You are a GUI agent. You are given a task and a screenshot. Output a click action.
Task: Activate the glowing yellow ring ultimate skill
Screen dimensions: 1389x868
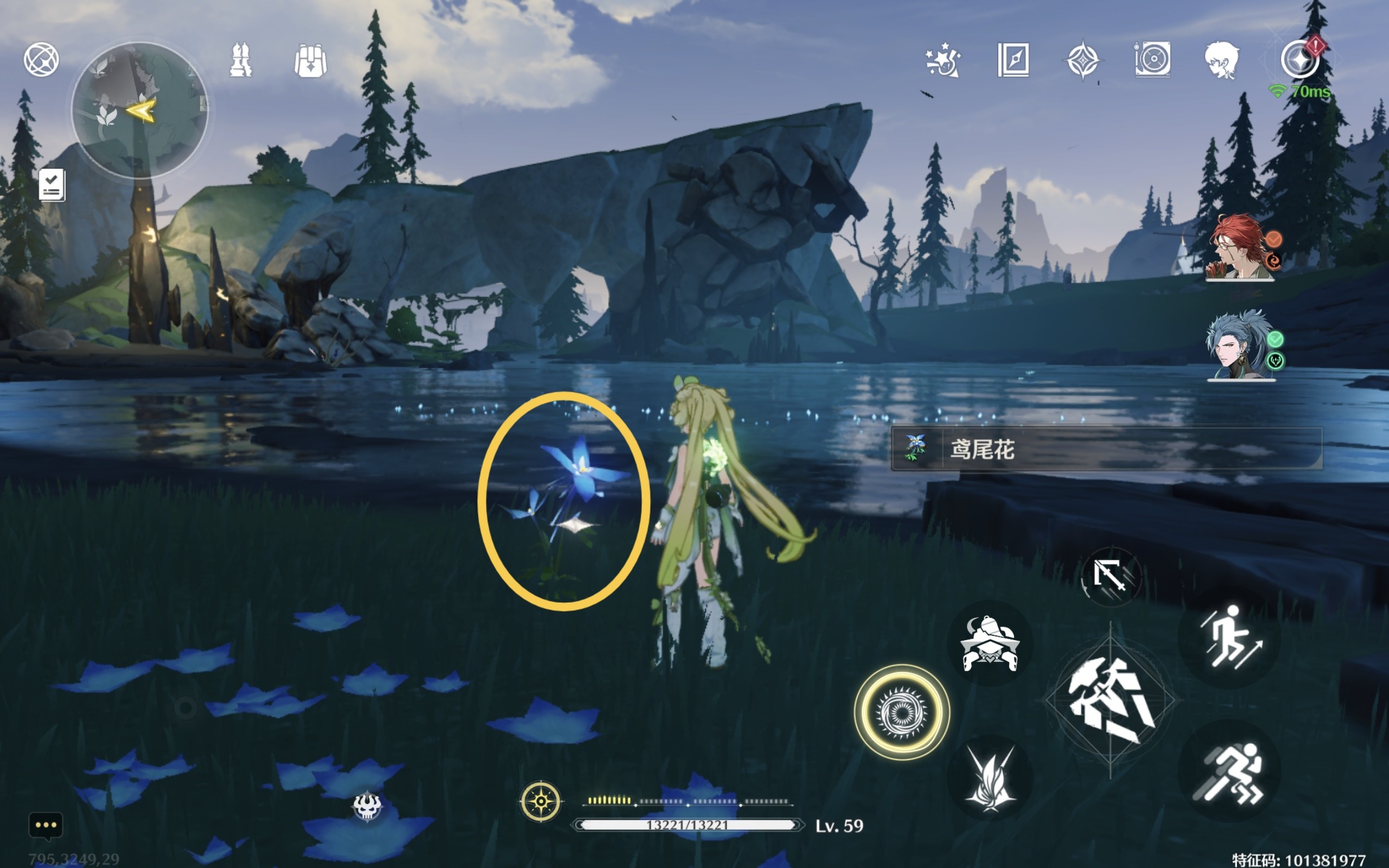[902, 712]
